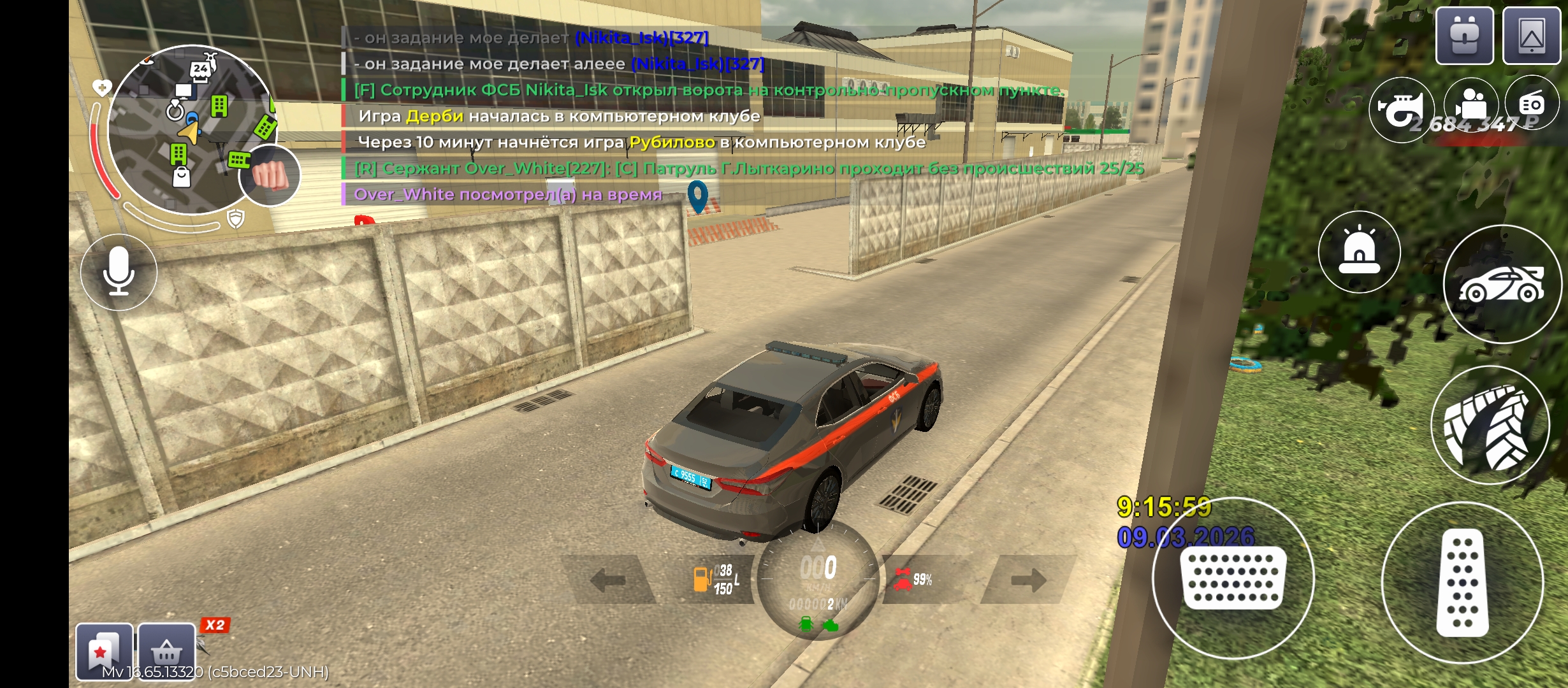This screenshot has height=688, width=1568.
Task: Tap the brake pedal
Action: pos(1233,578)
